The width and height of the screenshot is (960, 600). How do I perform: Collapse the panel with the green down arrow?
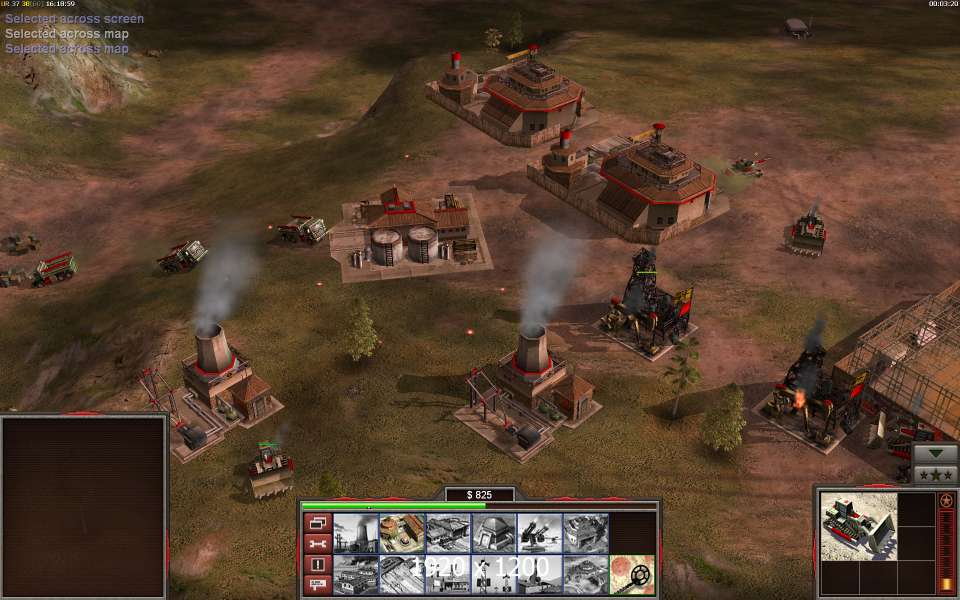(935, 452)
